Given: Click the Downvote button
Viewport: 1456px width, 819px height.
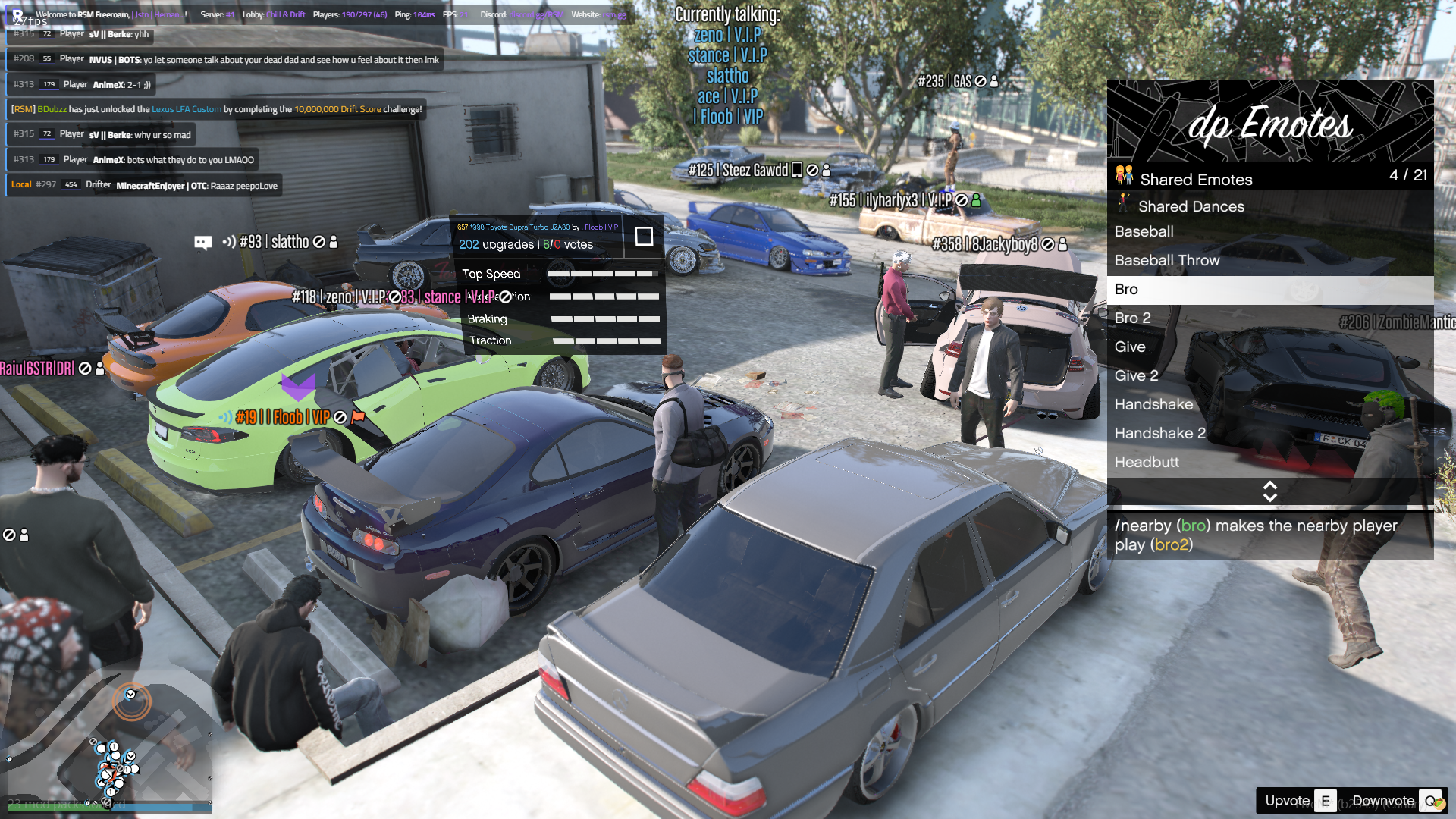Looking at the screenshot, I should coord(1394,801).
